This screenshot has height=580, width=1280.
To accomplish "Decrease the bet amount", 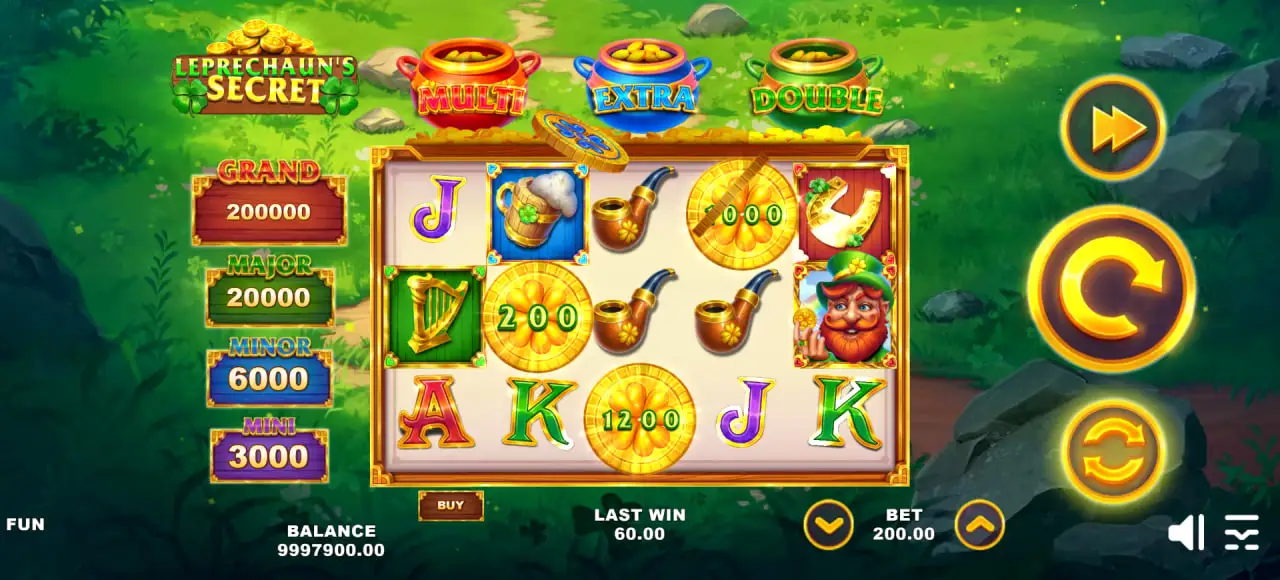I will tap(828, 524).
